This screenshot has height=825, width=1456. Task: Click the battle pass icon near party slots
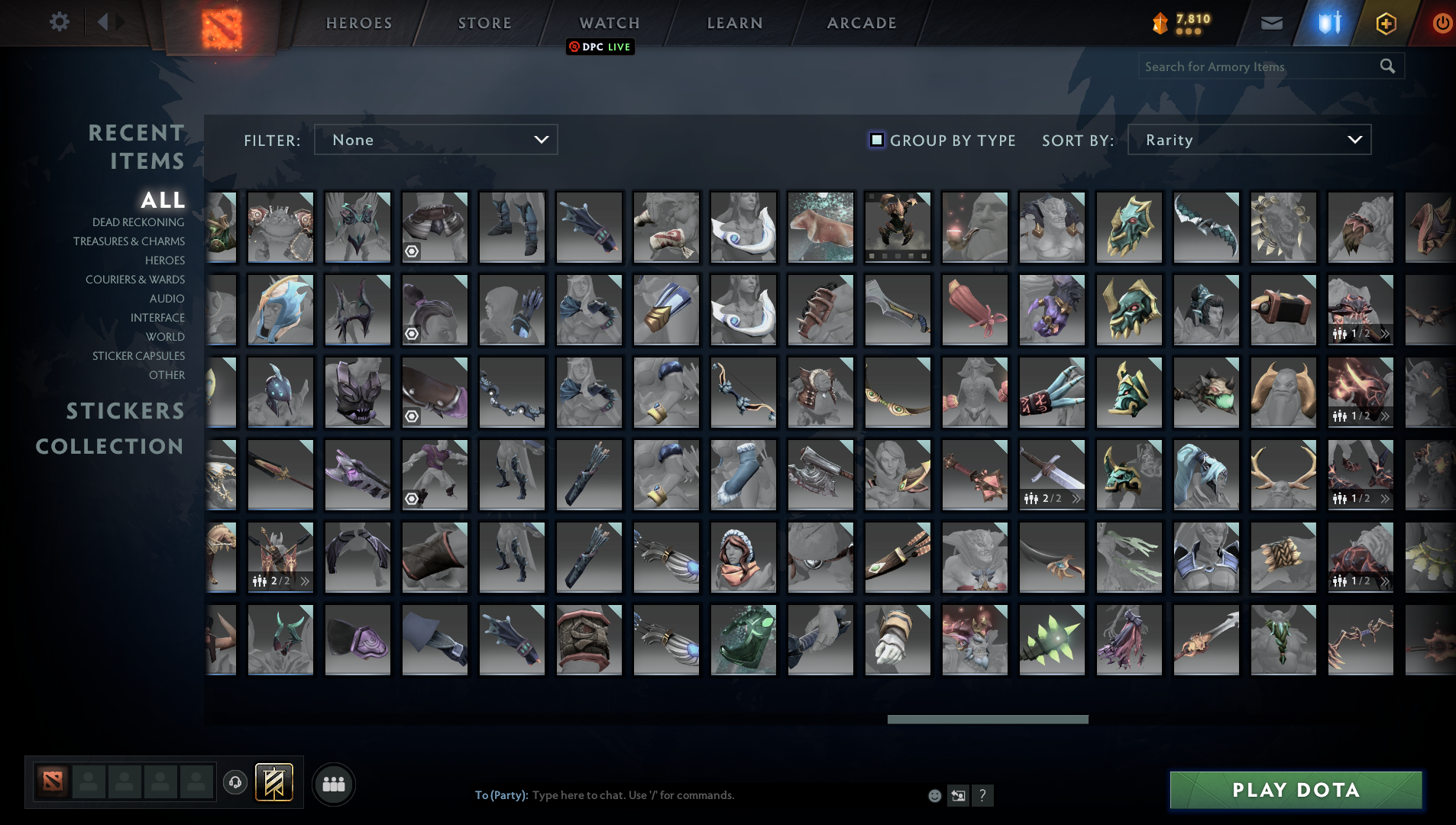click(x=275, y=782)
